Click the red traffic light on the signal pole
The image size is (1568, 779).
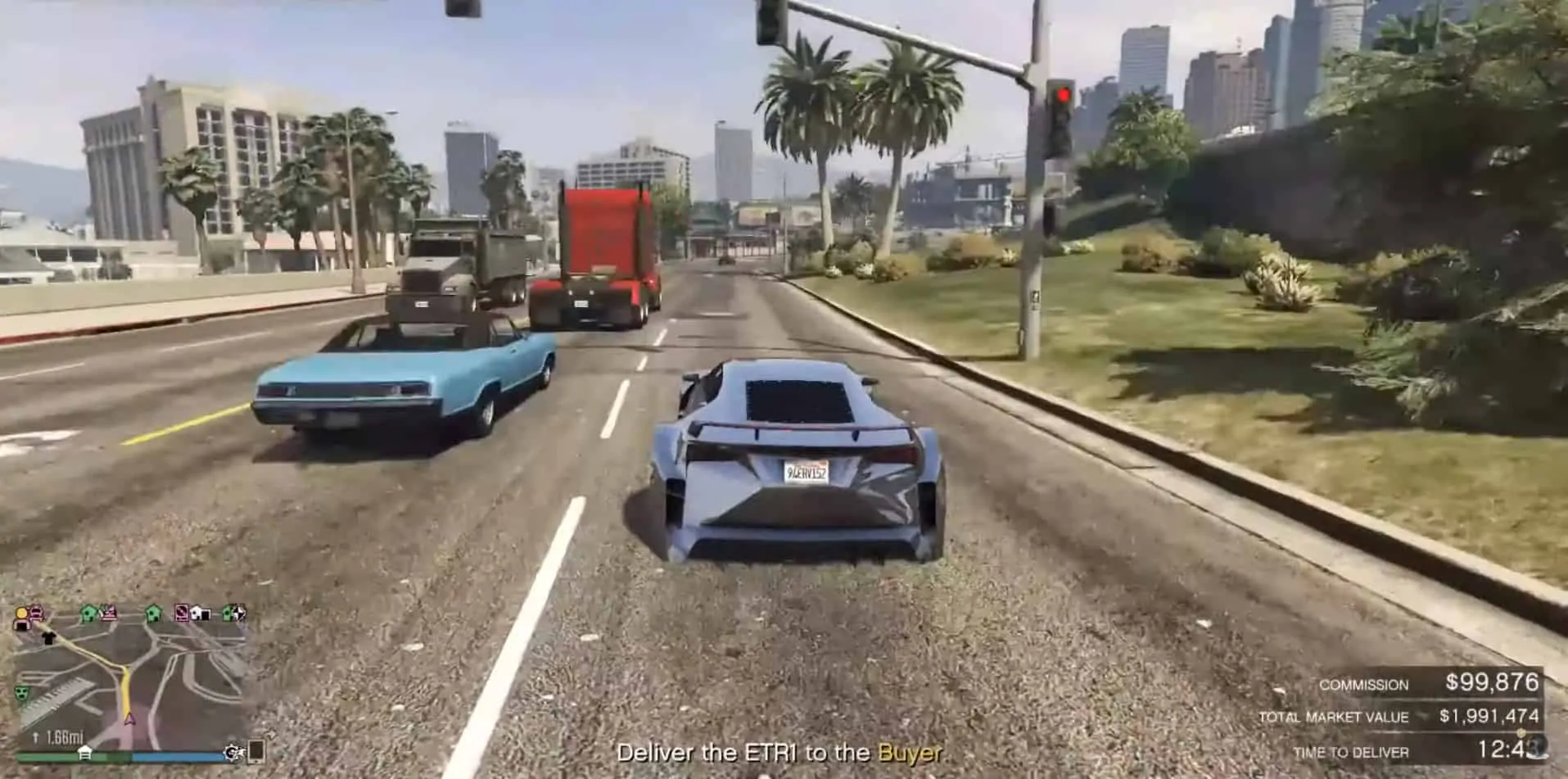1061,93
